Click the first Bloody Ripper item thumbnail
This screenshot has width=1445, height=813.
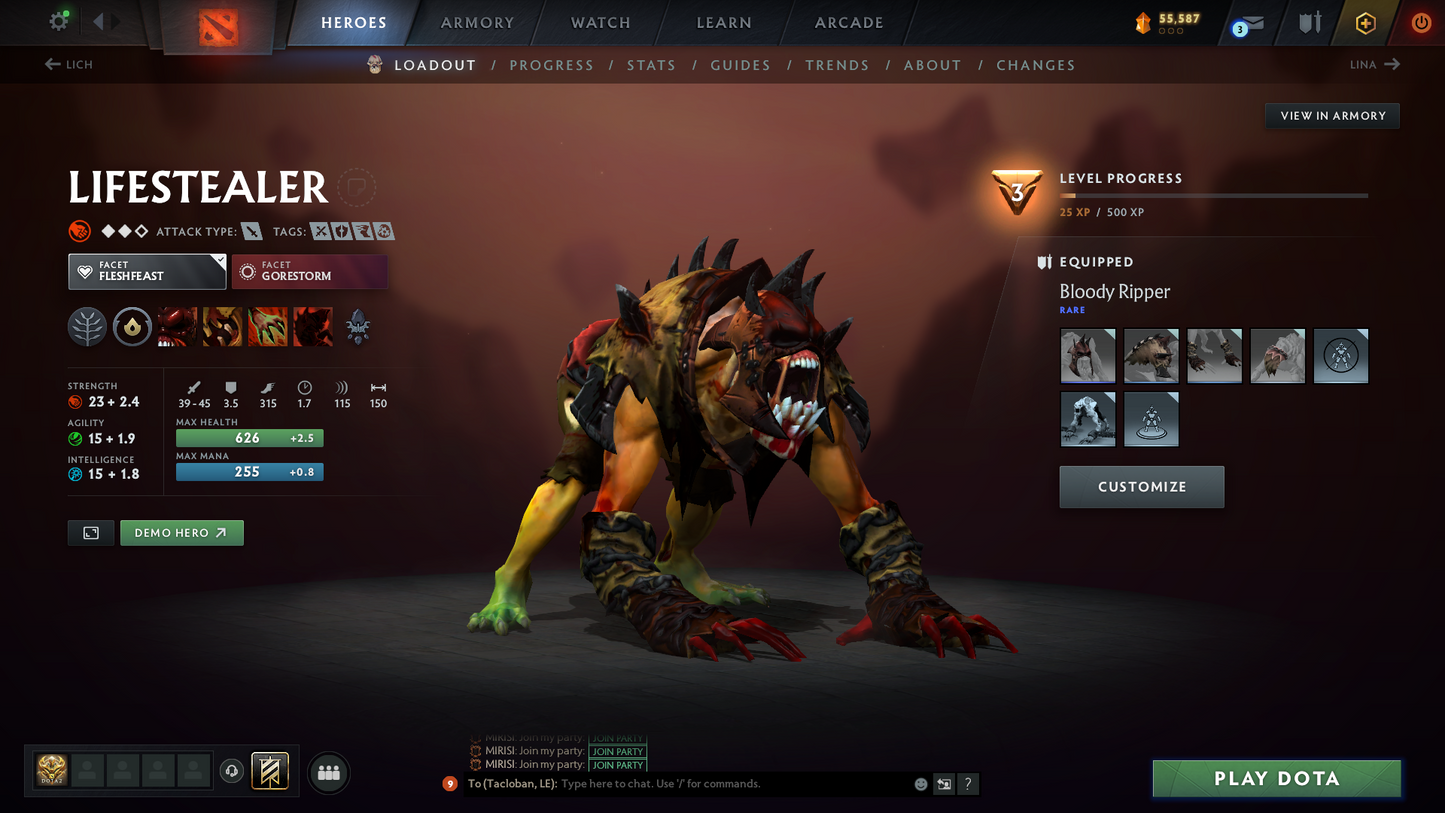point(1087,355)
